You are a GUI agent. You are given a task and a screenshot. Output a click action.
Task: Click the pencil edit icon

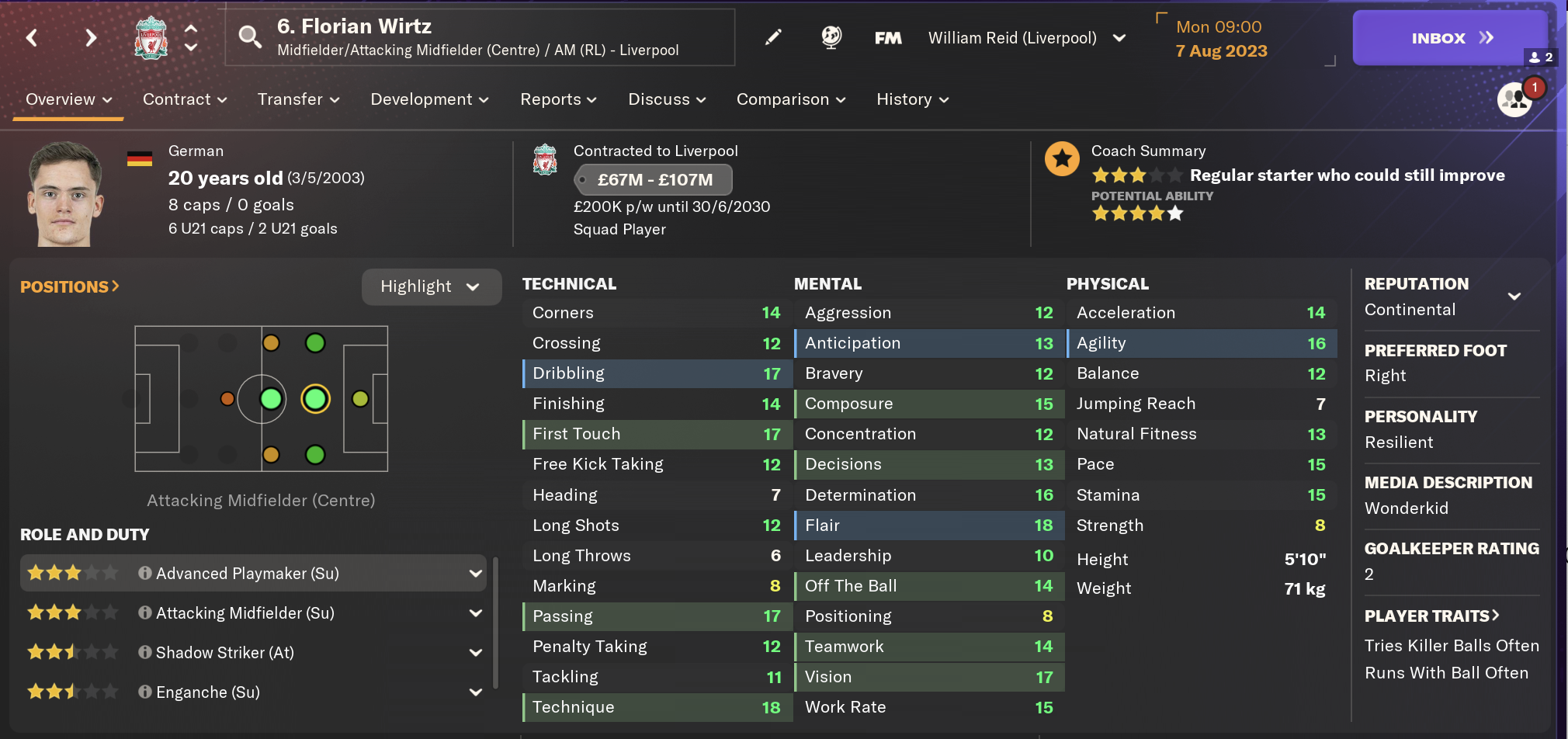773,37
